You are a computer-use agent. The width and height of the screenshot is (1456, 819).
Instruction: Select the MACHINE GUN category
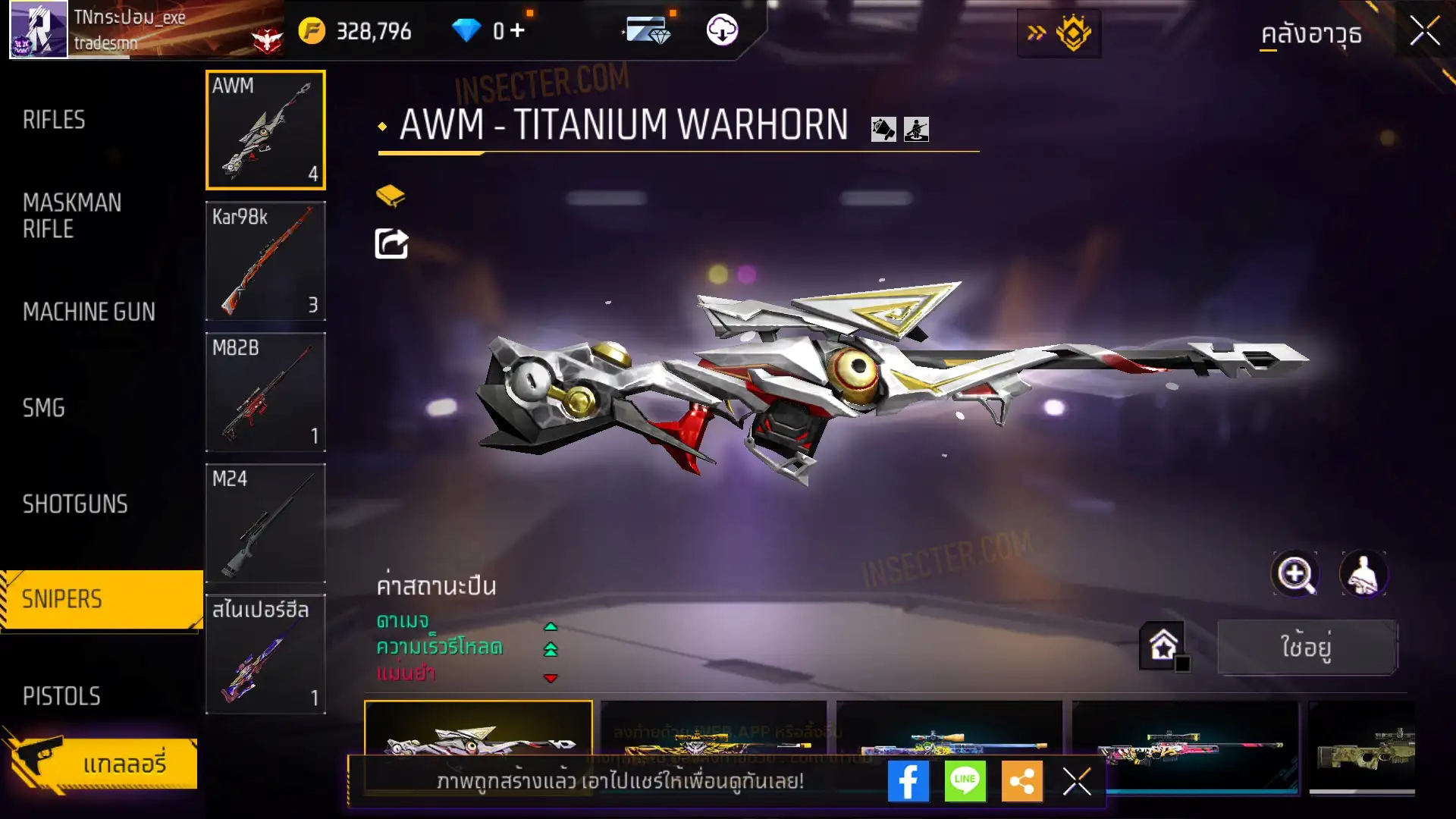click(89, 312)
